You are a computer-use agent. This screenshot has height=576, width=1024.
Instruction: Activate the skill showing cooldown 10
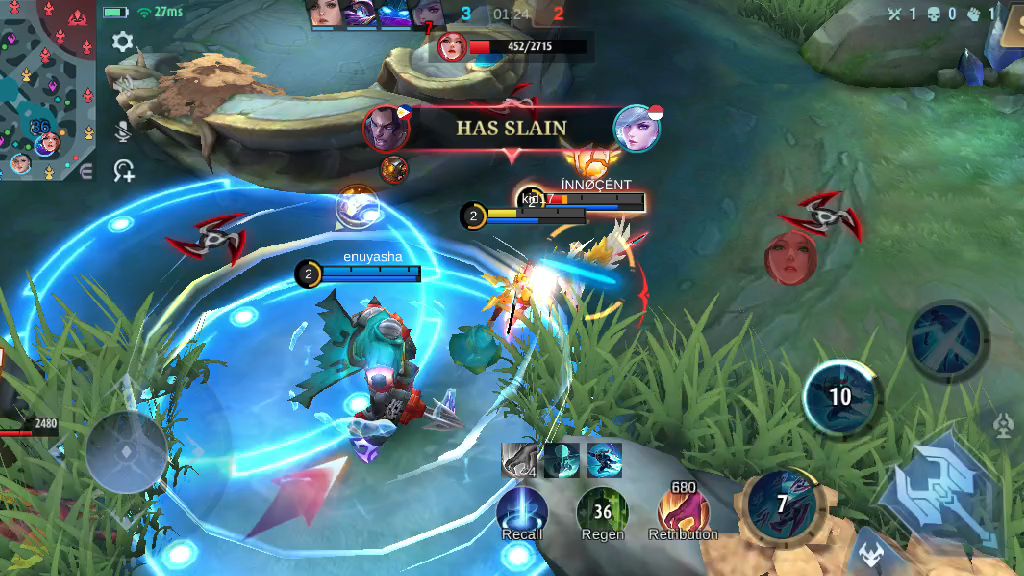pos(840,396)
